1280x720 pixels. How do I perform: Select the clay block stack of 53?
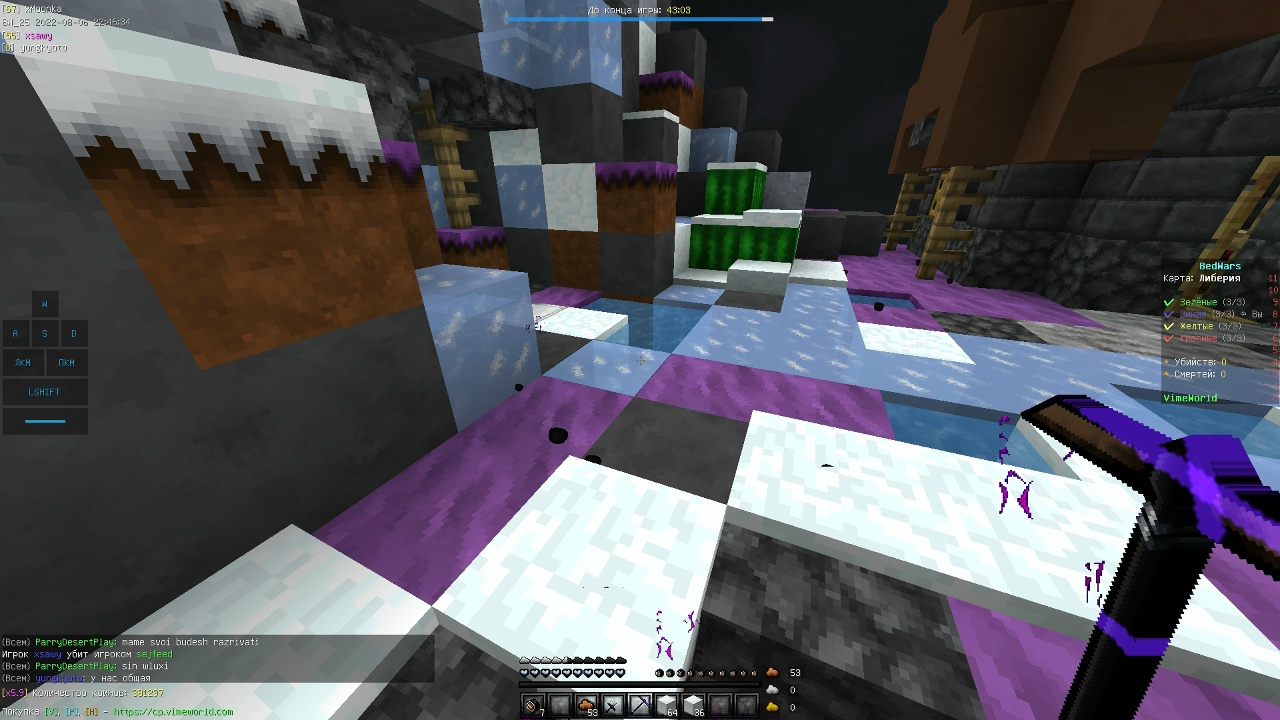pos(588,705)
